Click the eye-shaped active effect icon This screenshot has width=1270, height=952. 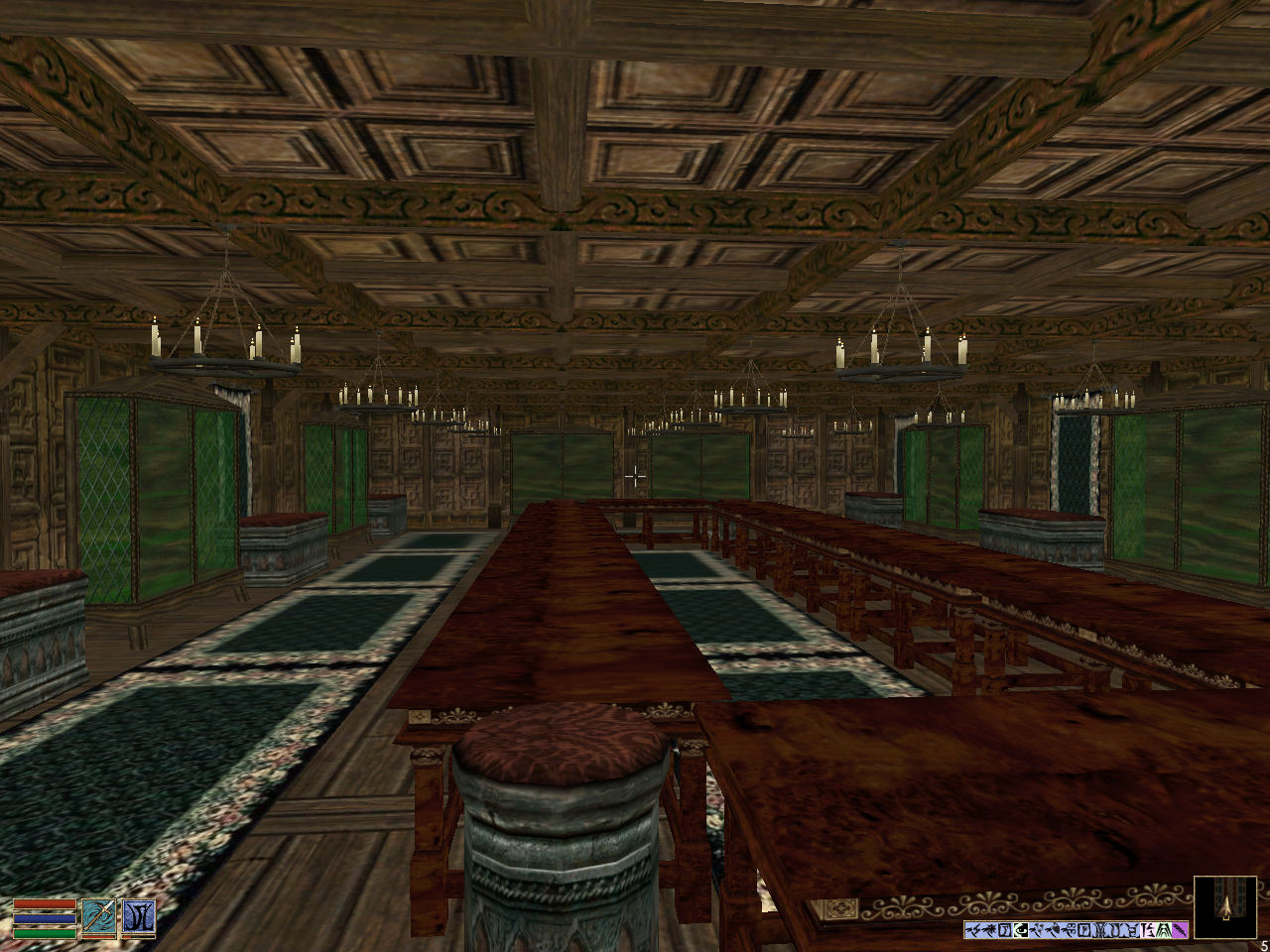coord(1021,930)
